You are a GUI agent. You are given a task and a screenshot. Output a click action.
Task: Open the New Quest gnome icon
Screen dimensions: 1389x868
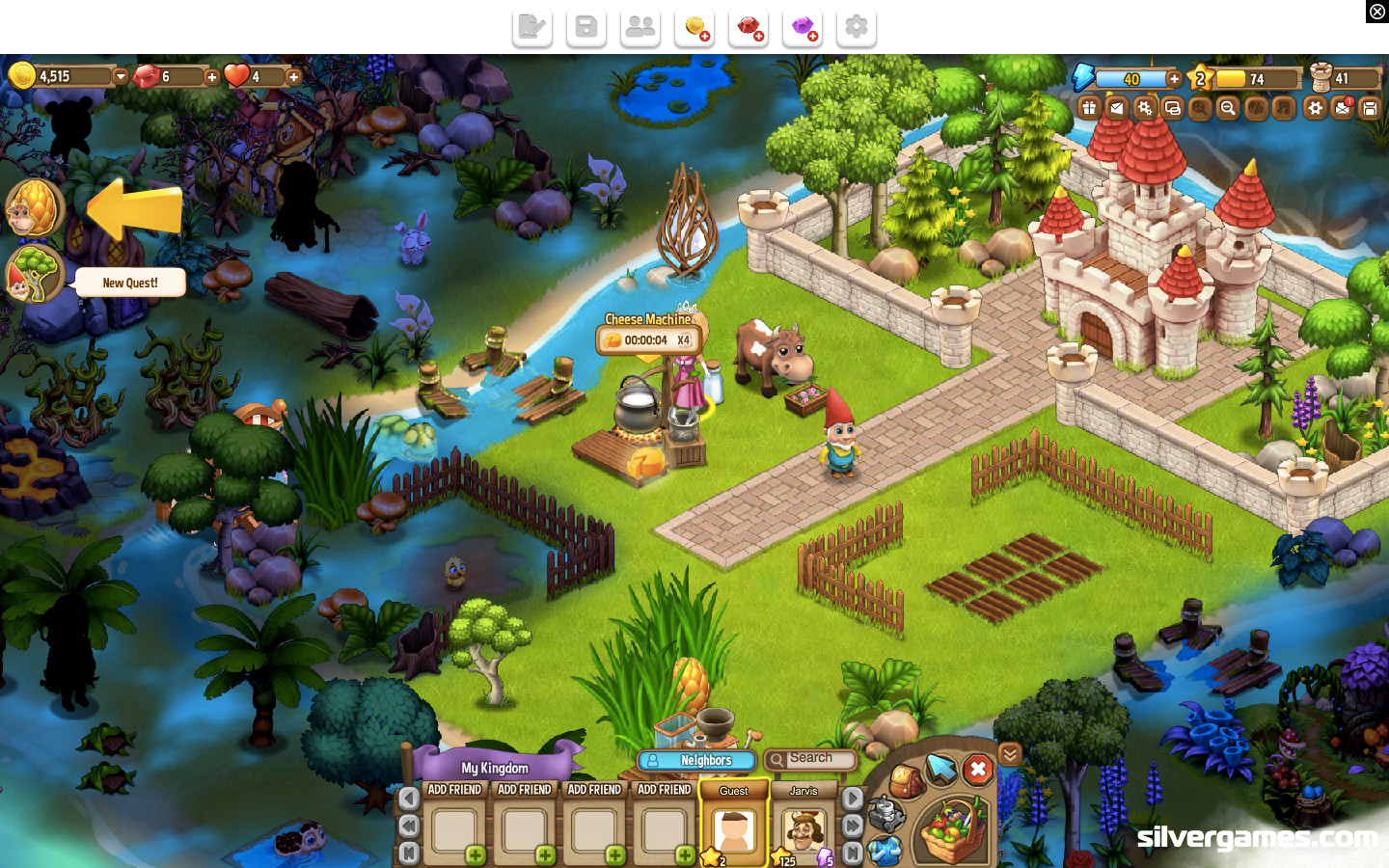click(x=34, y=275)
